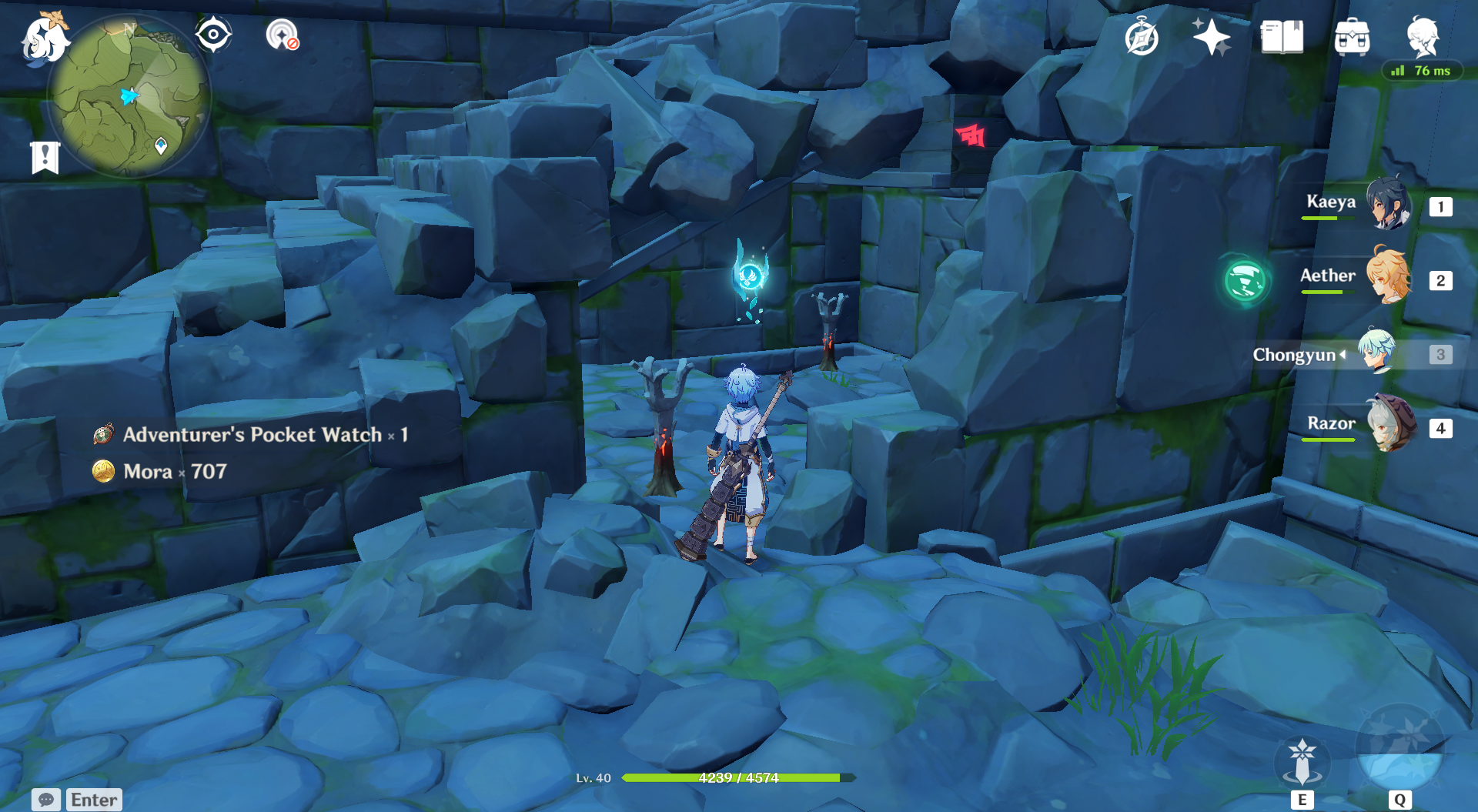Open the Adventurer Handbook book icon

coord(1282,37)
